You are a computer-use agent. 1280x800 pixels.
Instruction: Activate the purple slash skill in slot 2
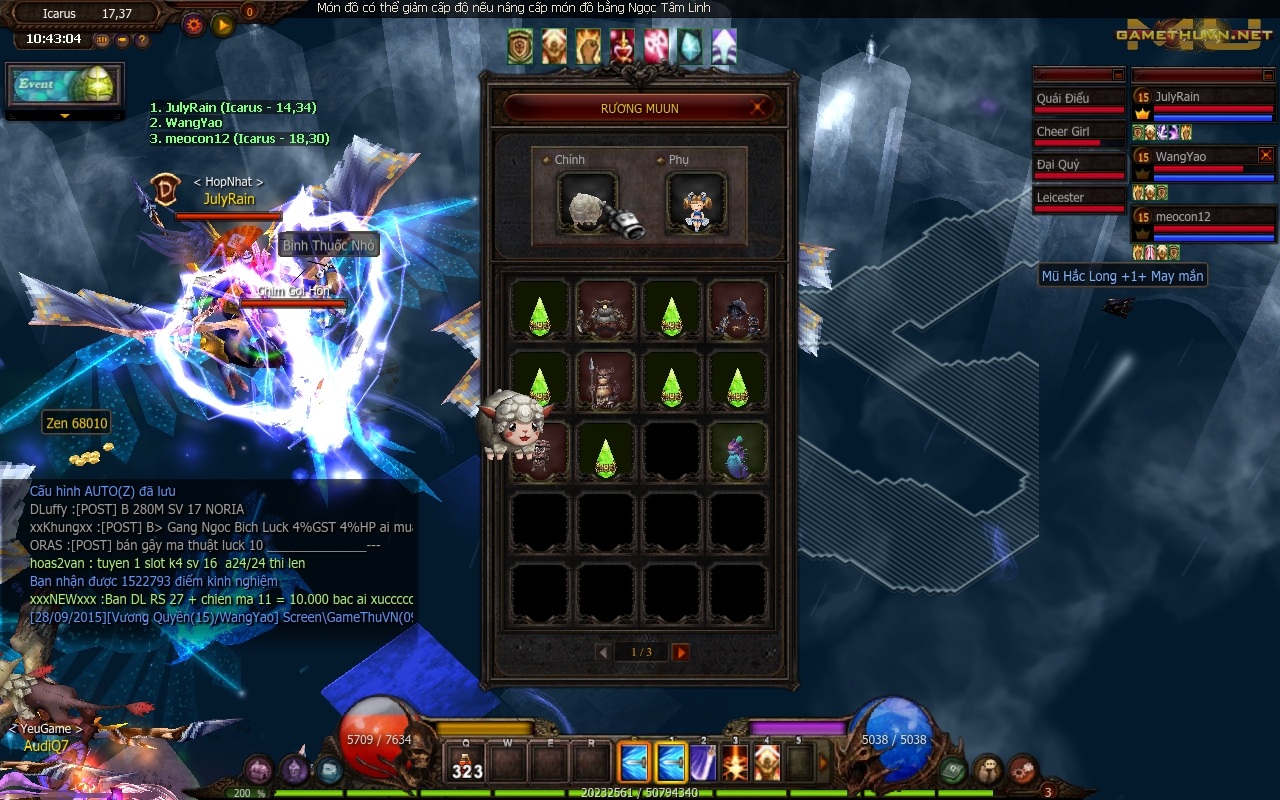(x=703, y=763)
